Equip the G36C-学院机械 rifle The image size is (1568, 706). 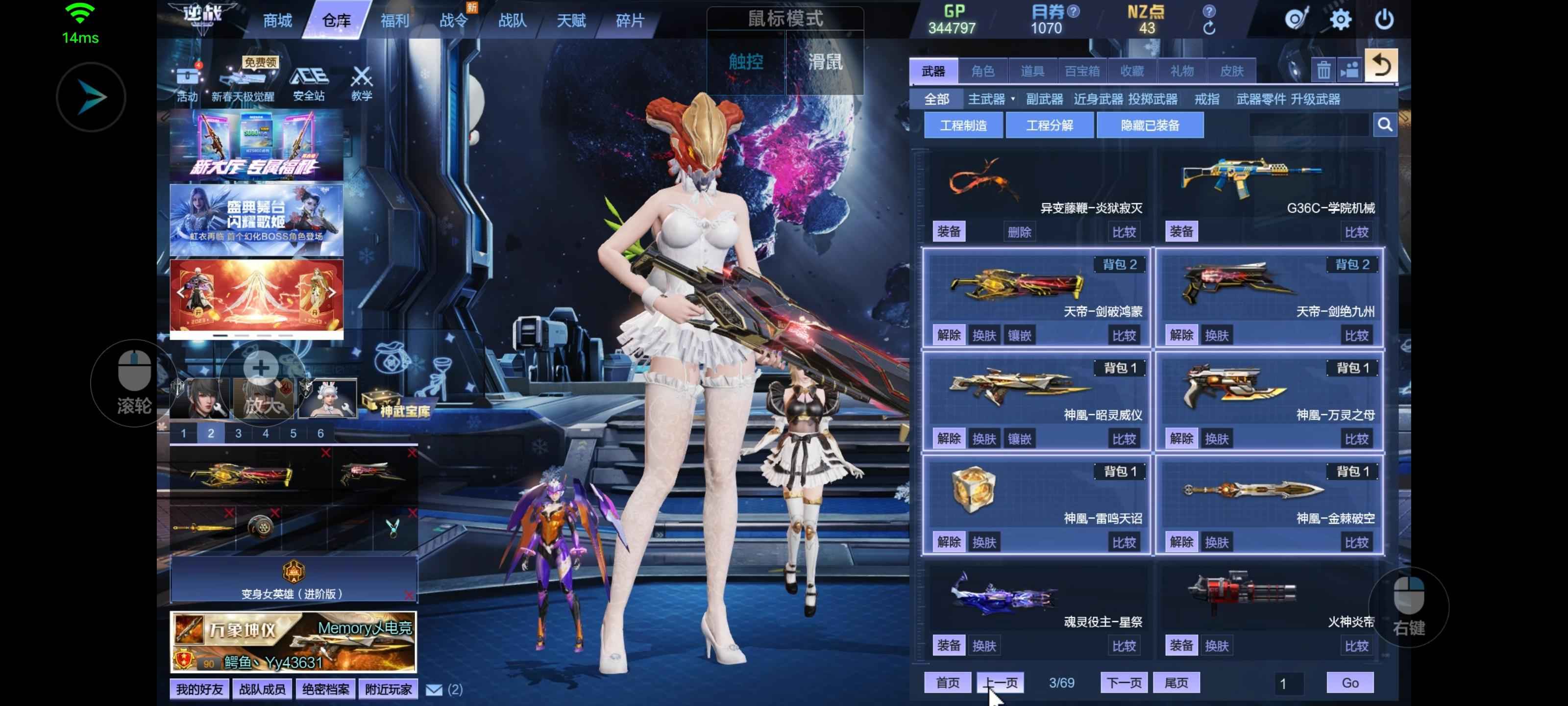tap(1181, 231)
